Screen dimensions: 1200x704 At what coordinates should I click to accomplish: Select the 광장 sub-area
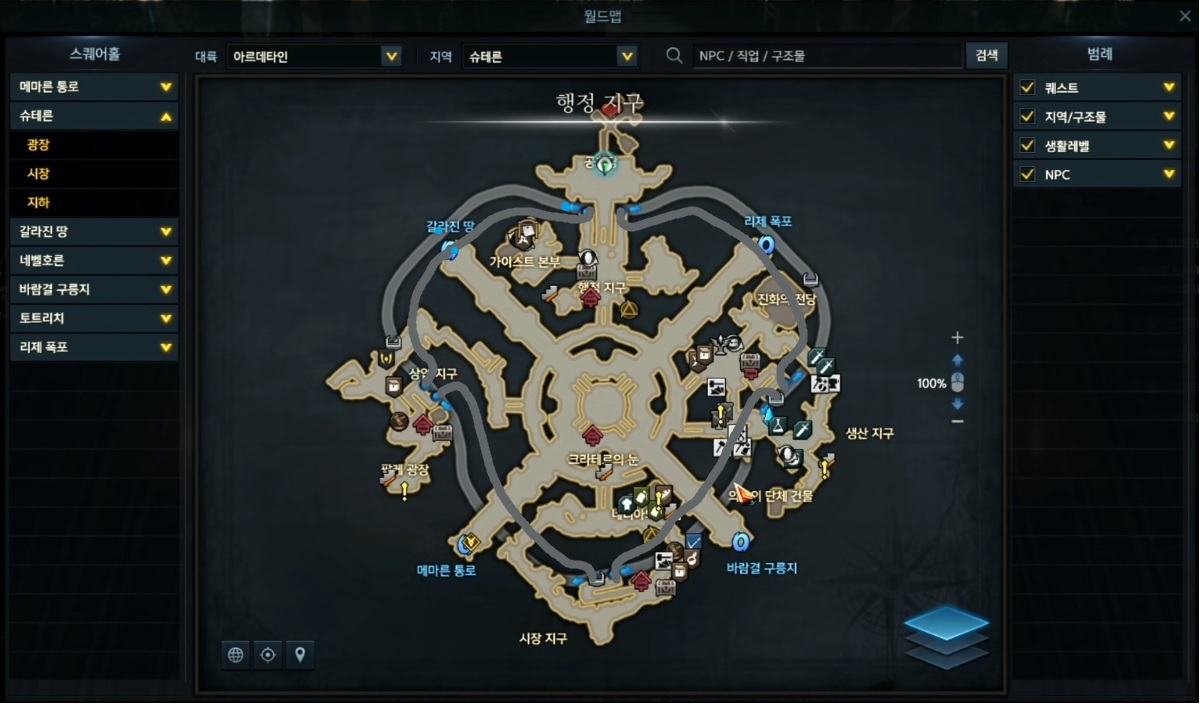(94, 145)
